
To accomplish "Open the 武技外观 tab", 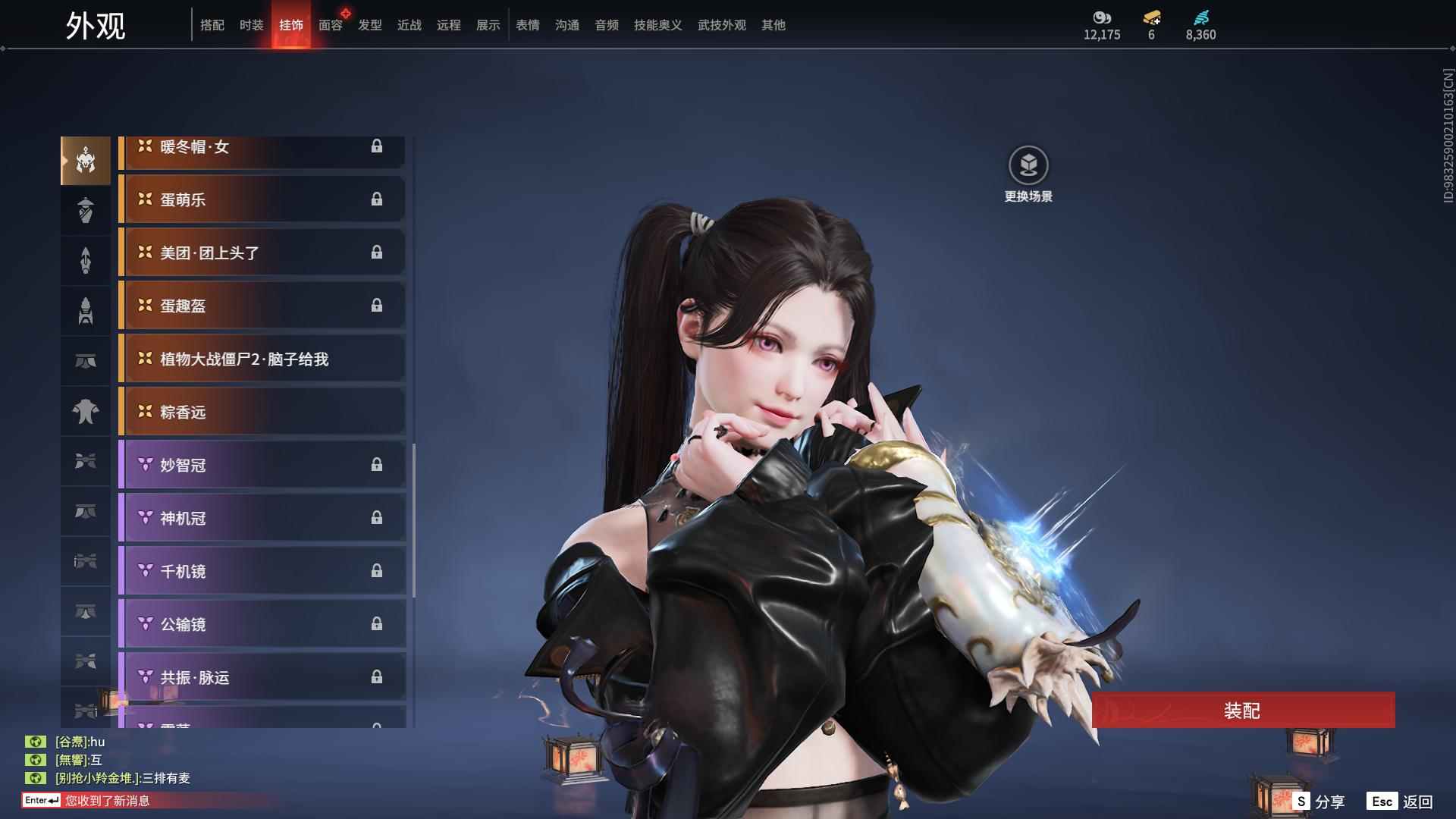I will pos(721,25).
